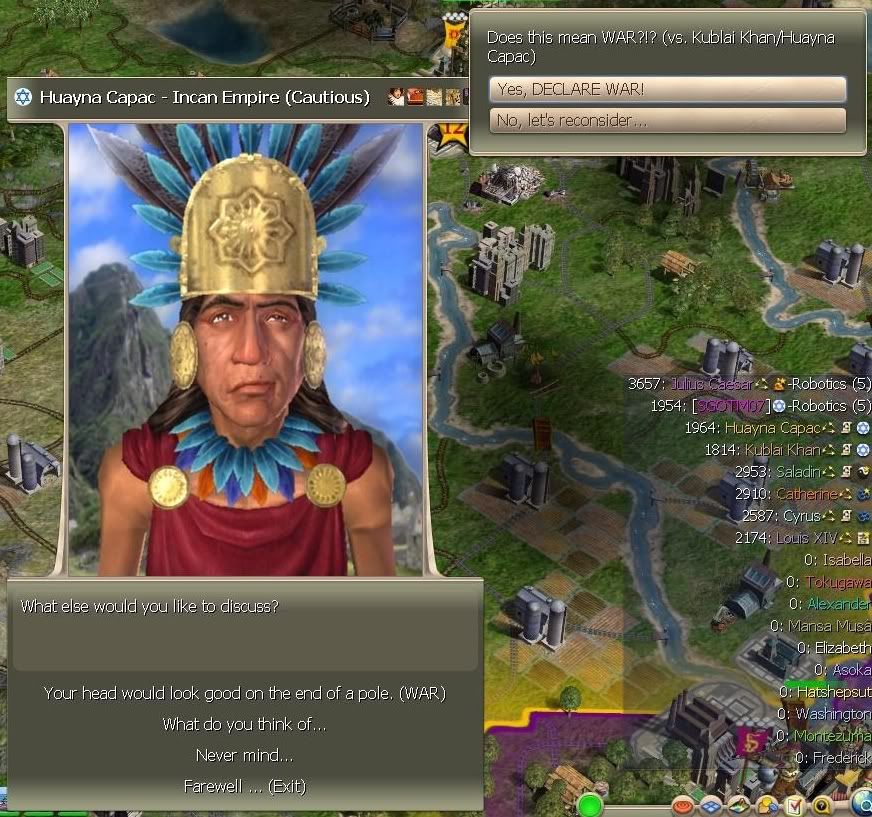This screenshot has width=872, height=817.
Task: Choose Catherine in the scoreboard
Action: (805, 494)
